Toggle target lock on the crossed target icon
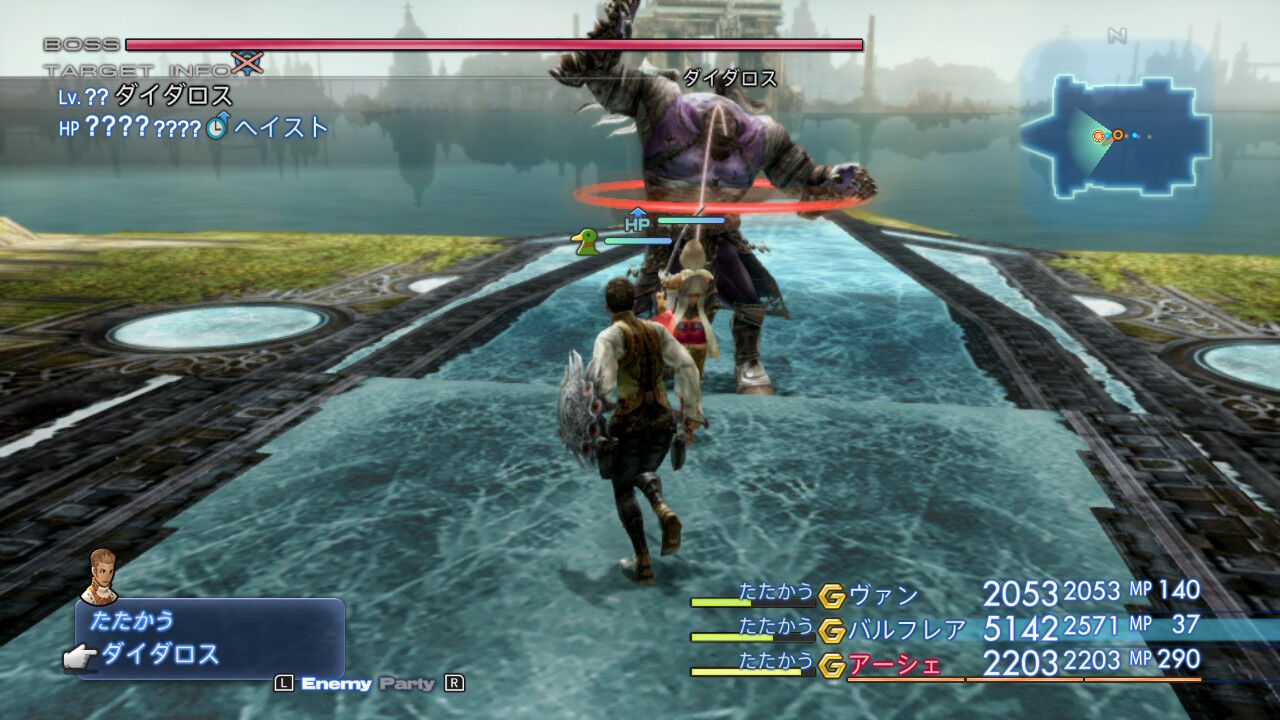Screen dimensions: 1280x720 pos(245,62)
